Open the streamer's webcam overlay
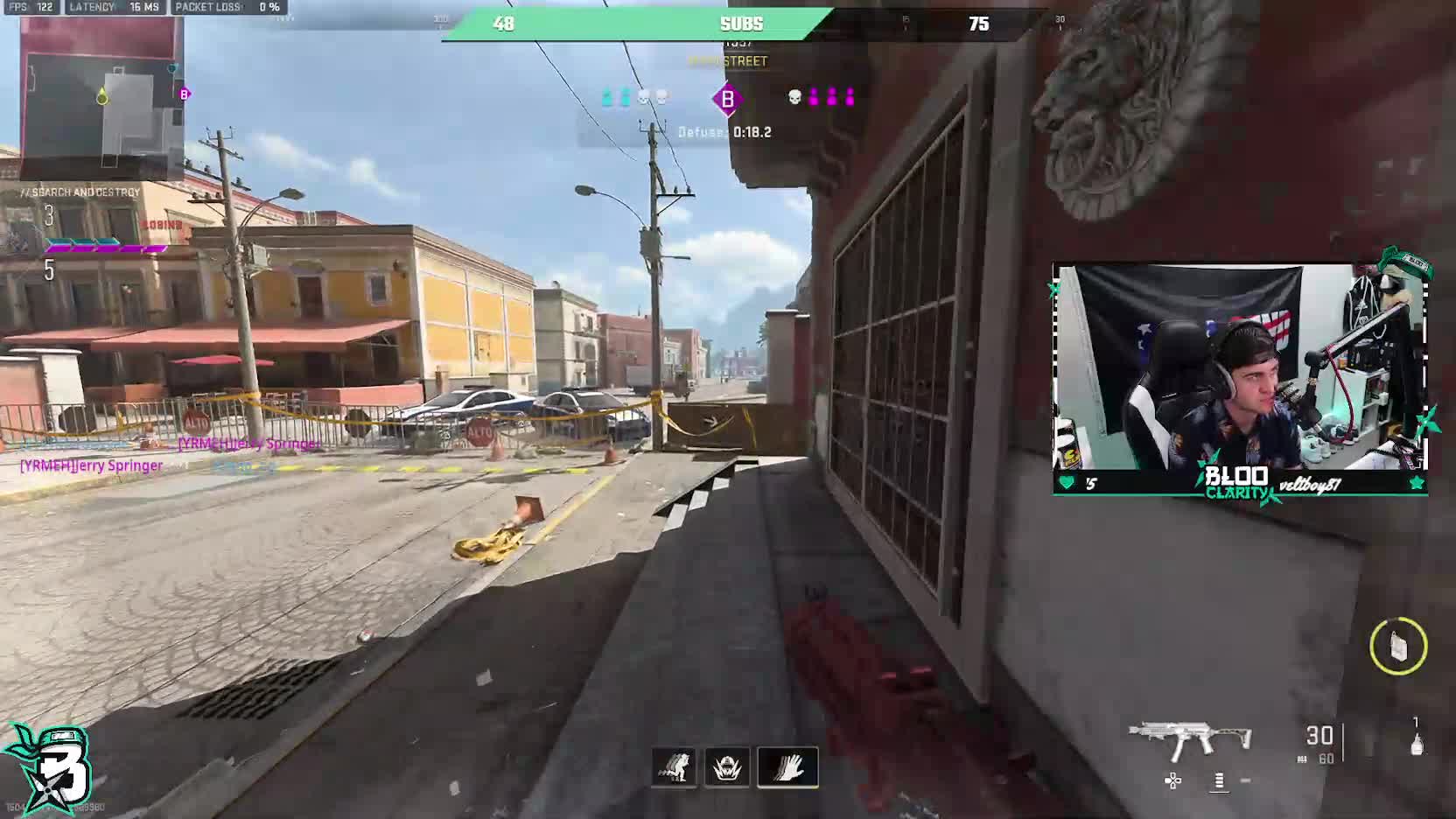Viewport: 1456px width, 819px height. pos(1240,378)
